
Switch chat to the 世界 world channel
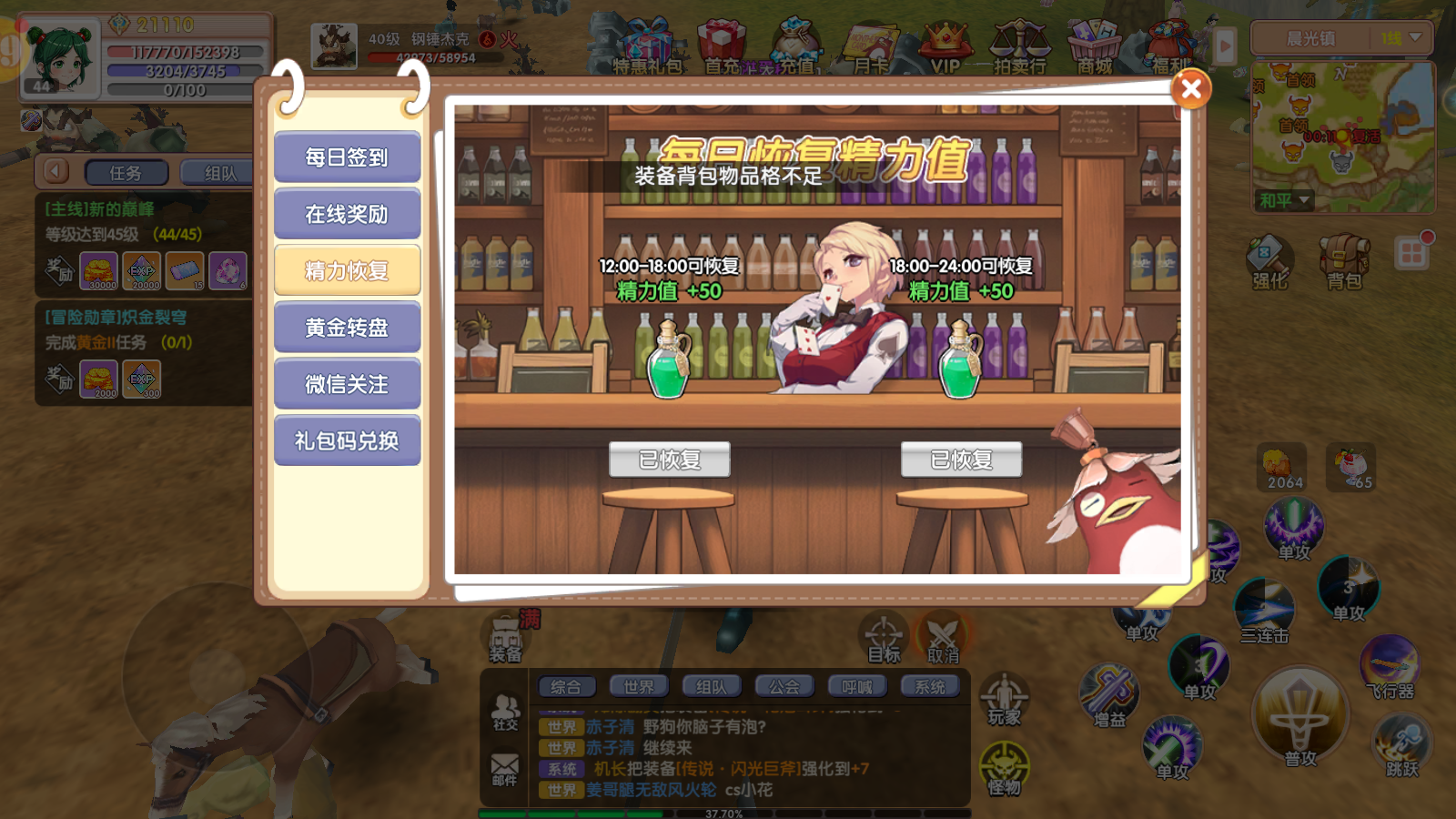coord(638,687)
